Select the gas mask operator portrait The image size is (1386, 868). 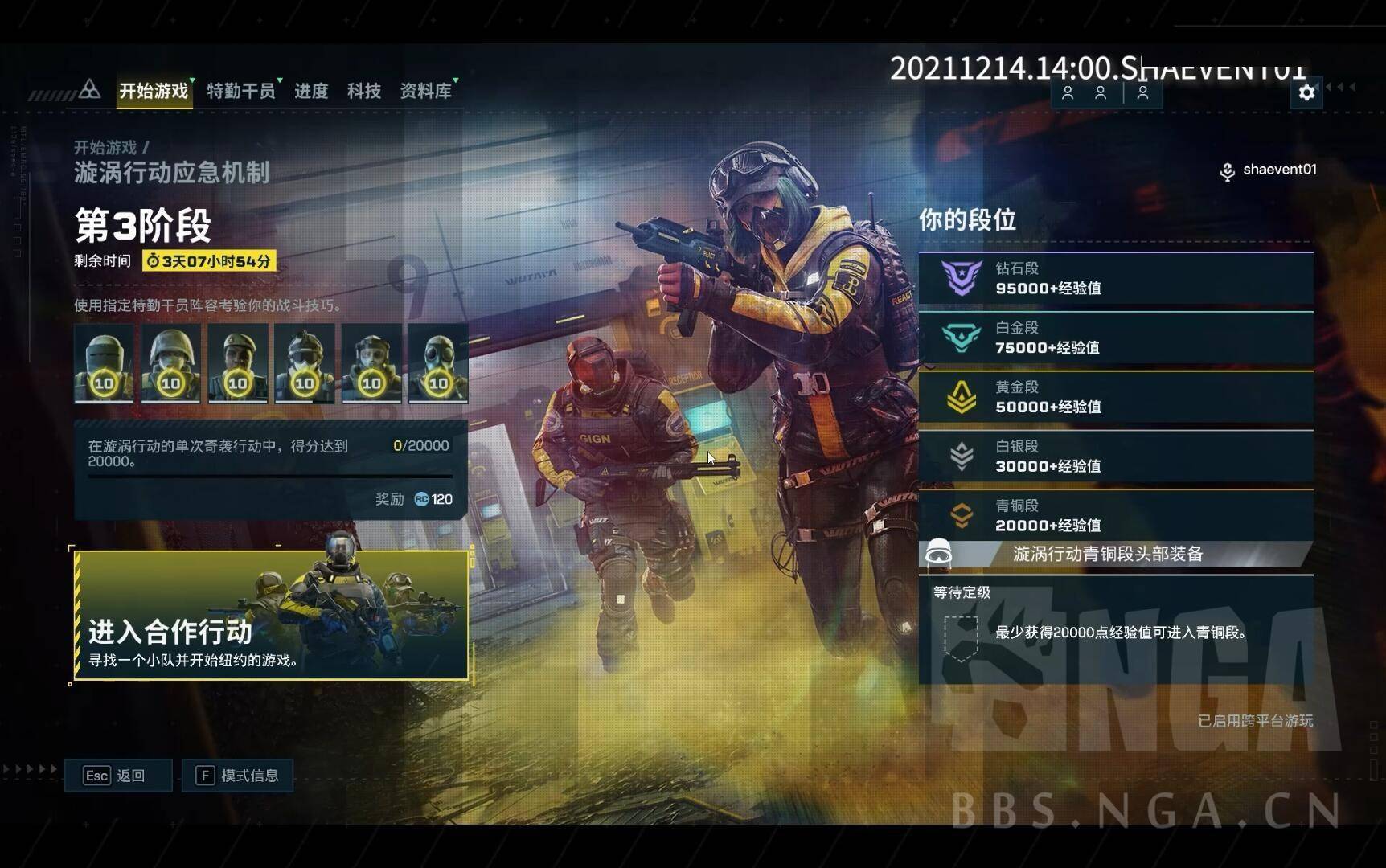tap(438, 363)
